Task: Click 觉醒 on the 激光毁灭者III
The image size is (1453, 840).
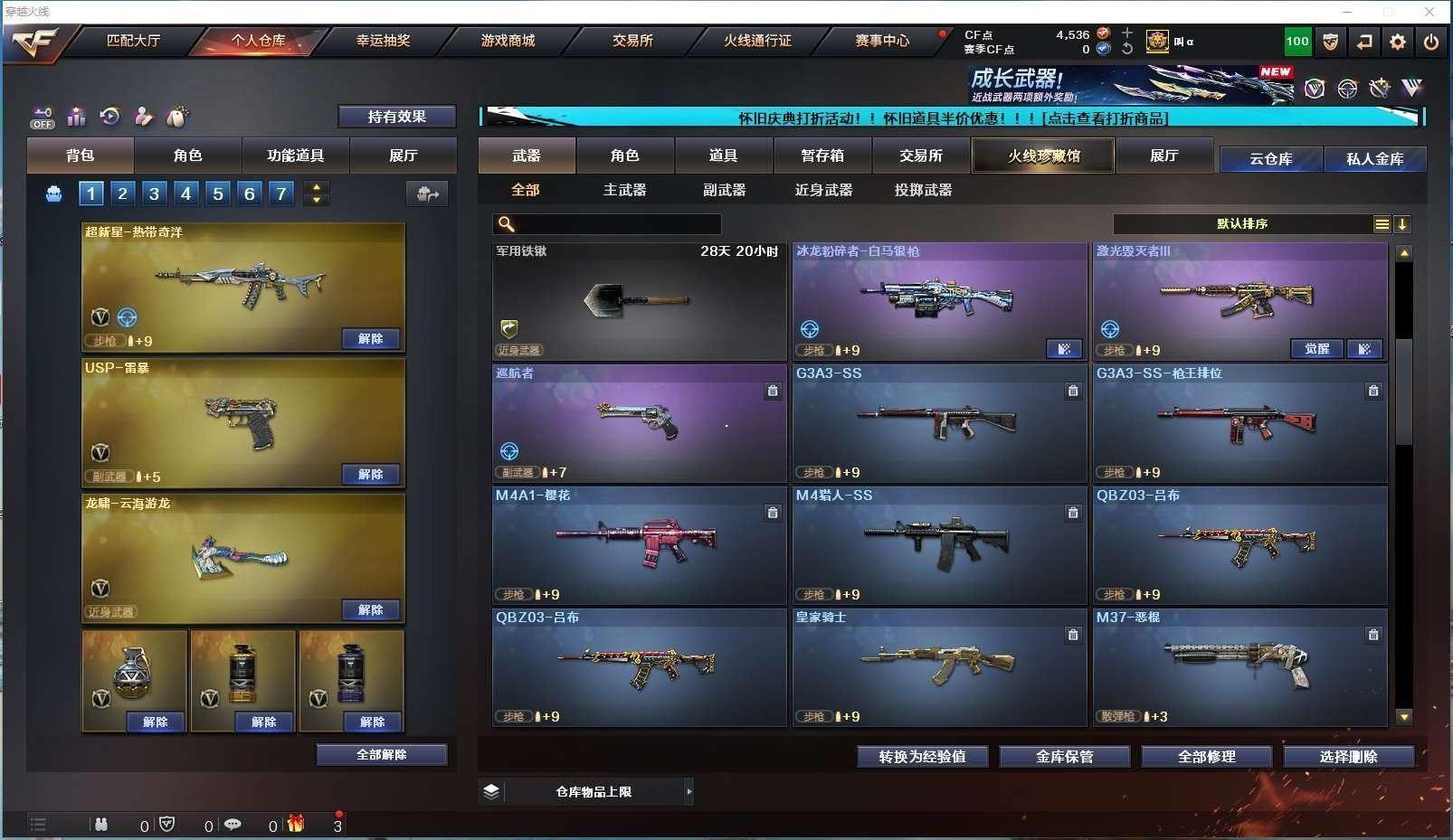Action: pos(1316,349)
